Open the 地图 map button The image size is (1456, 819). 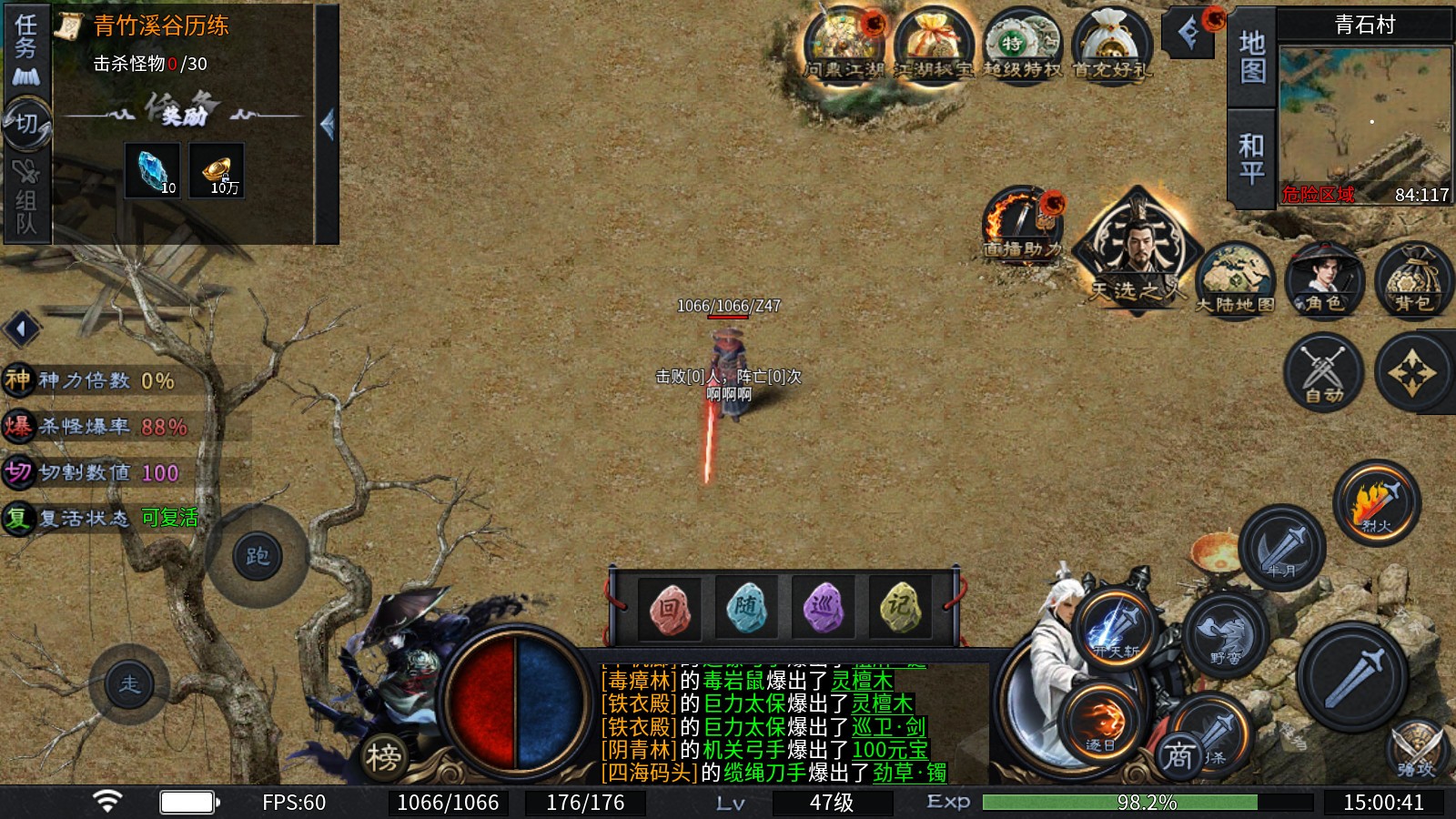(x=1252, y=56)
